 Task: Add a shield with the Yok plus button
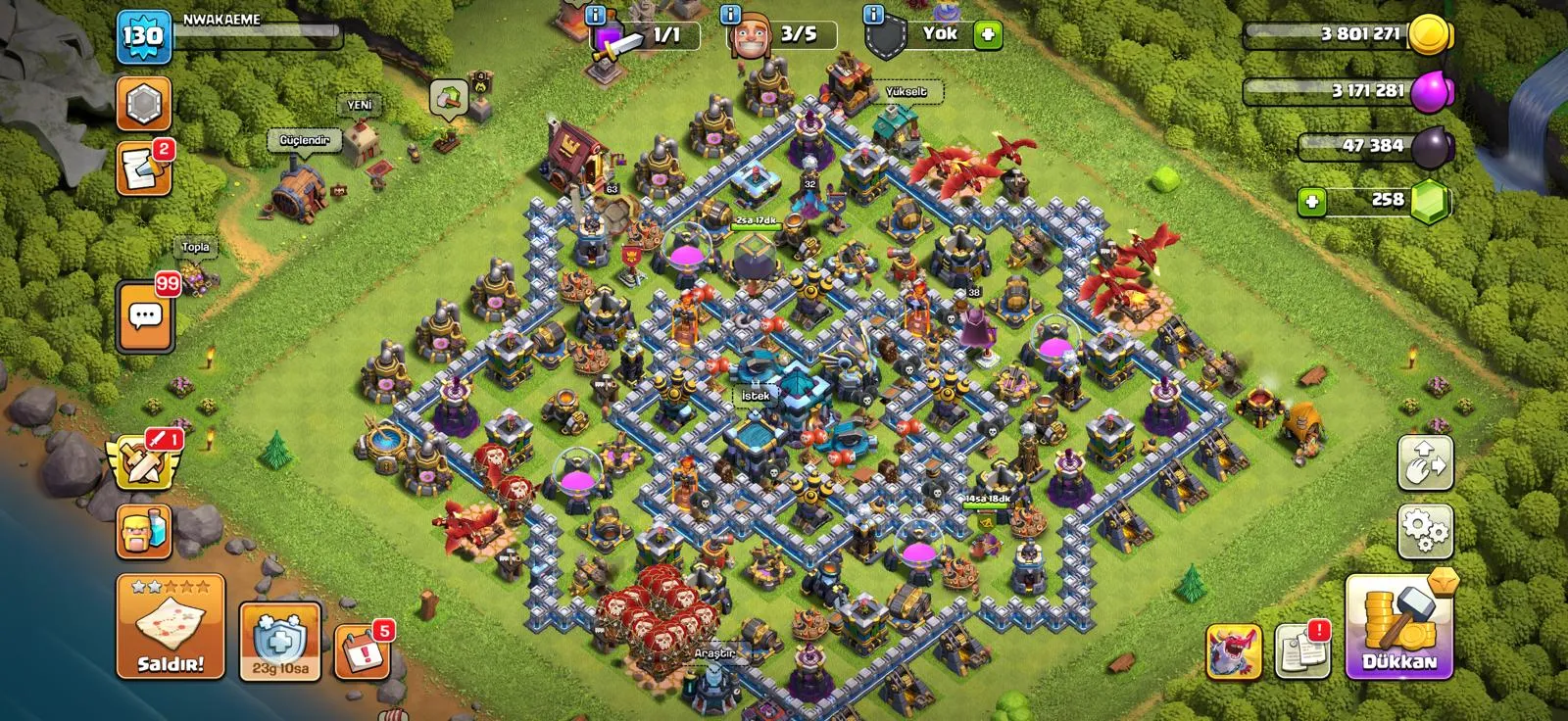coord(988,35)
